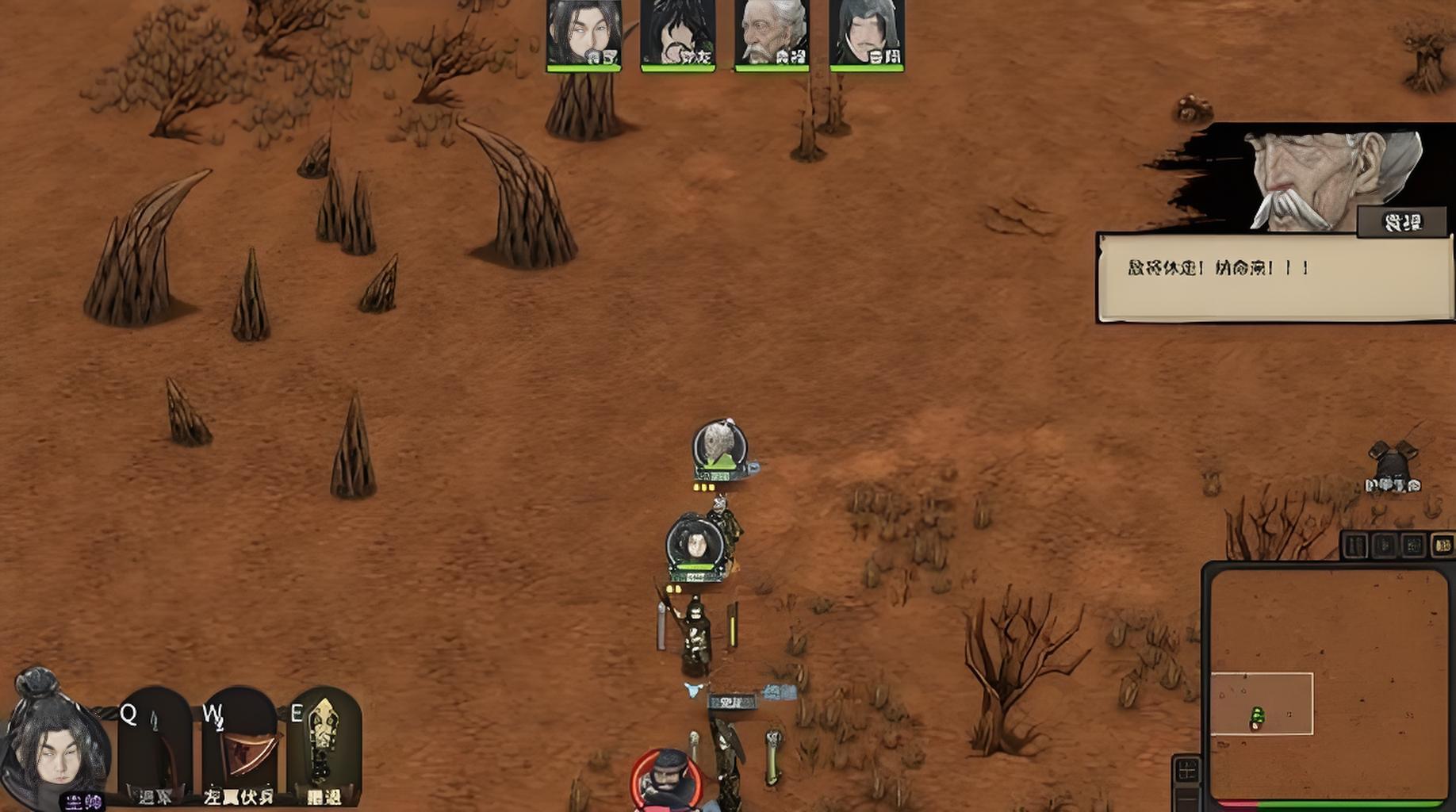
Task: Click the grid icon button beside the minimap
Action: [1187, 769]
